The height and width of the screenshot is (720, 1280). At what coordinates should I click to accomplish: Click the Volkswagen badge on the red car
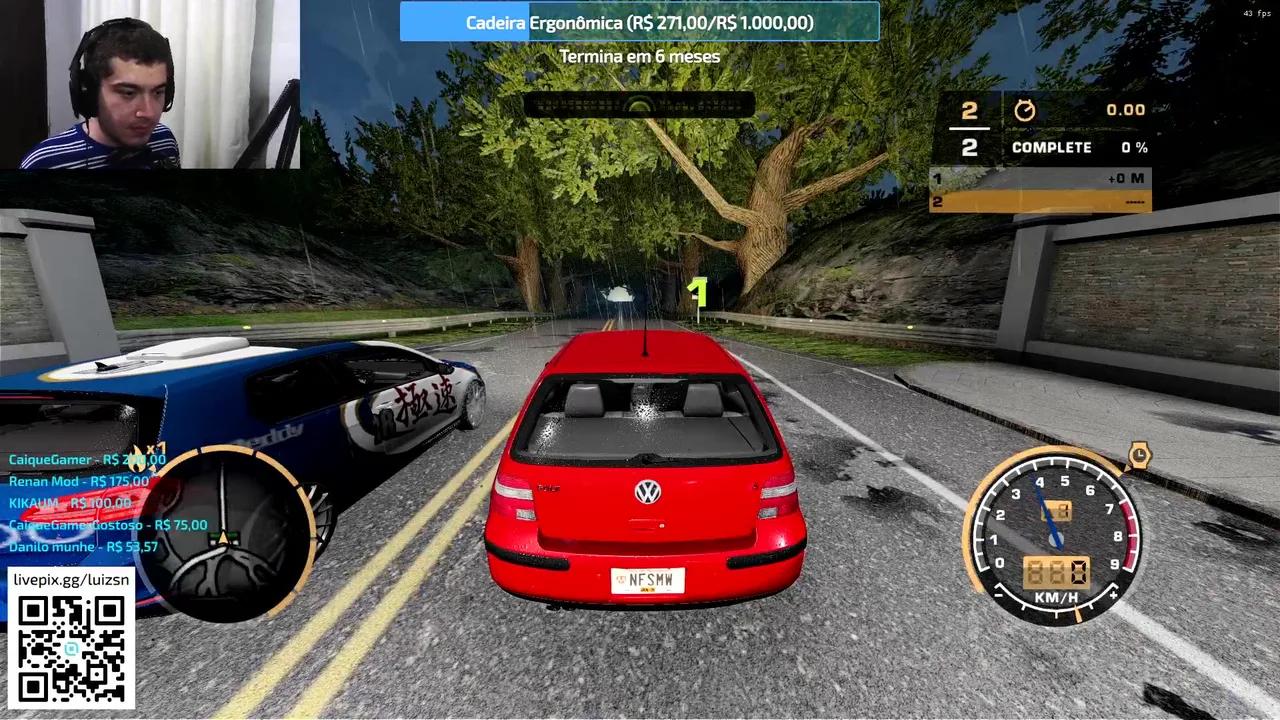pos(646,489)
